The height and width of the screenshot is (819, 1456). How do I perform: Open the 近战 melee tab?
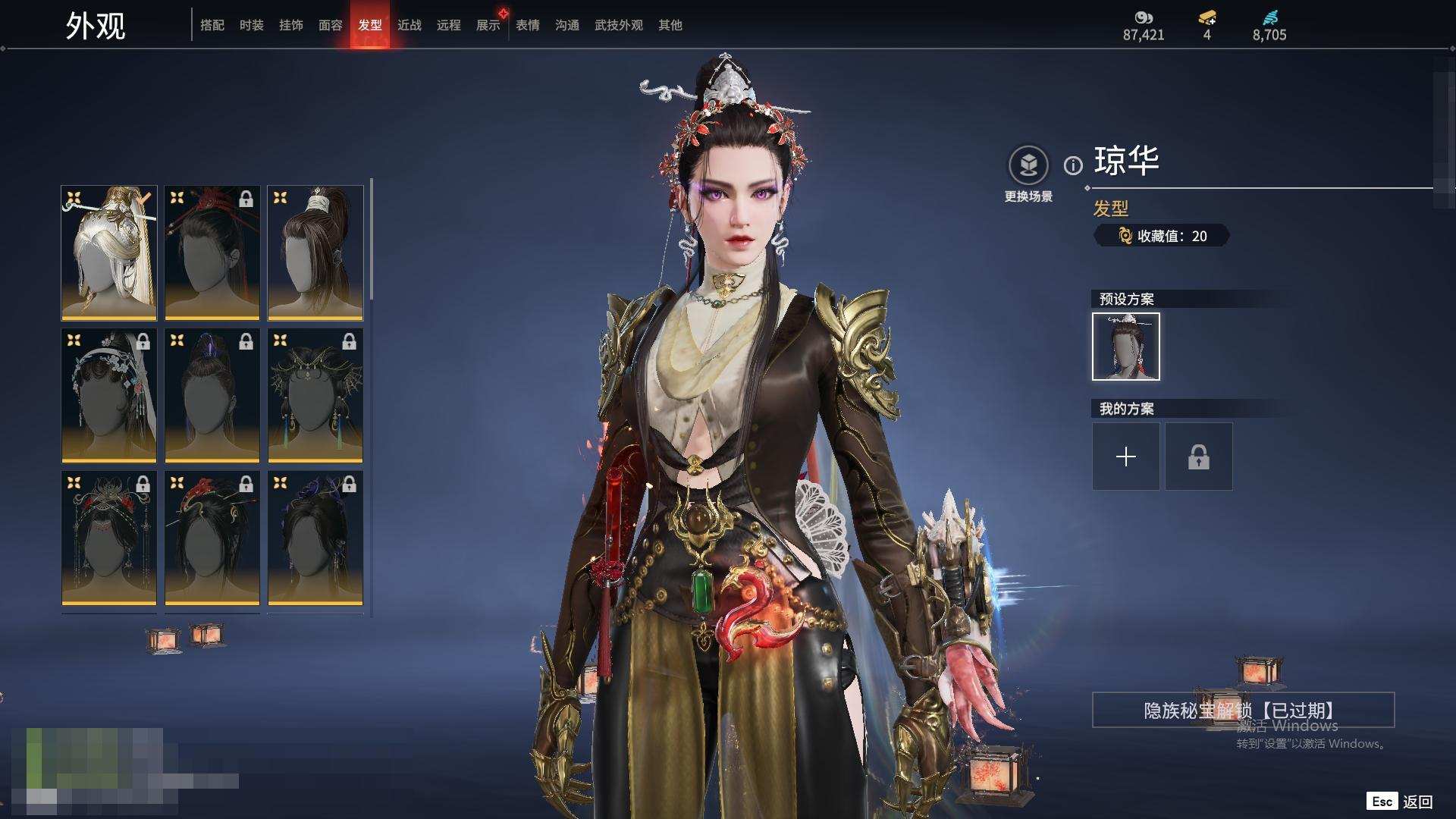(409, 25)
